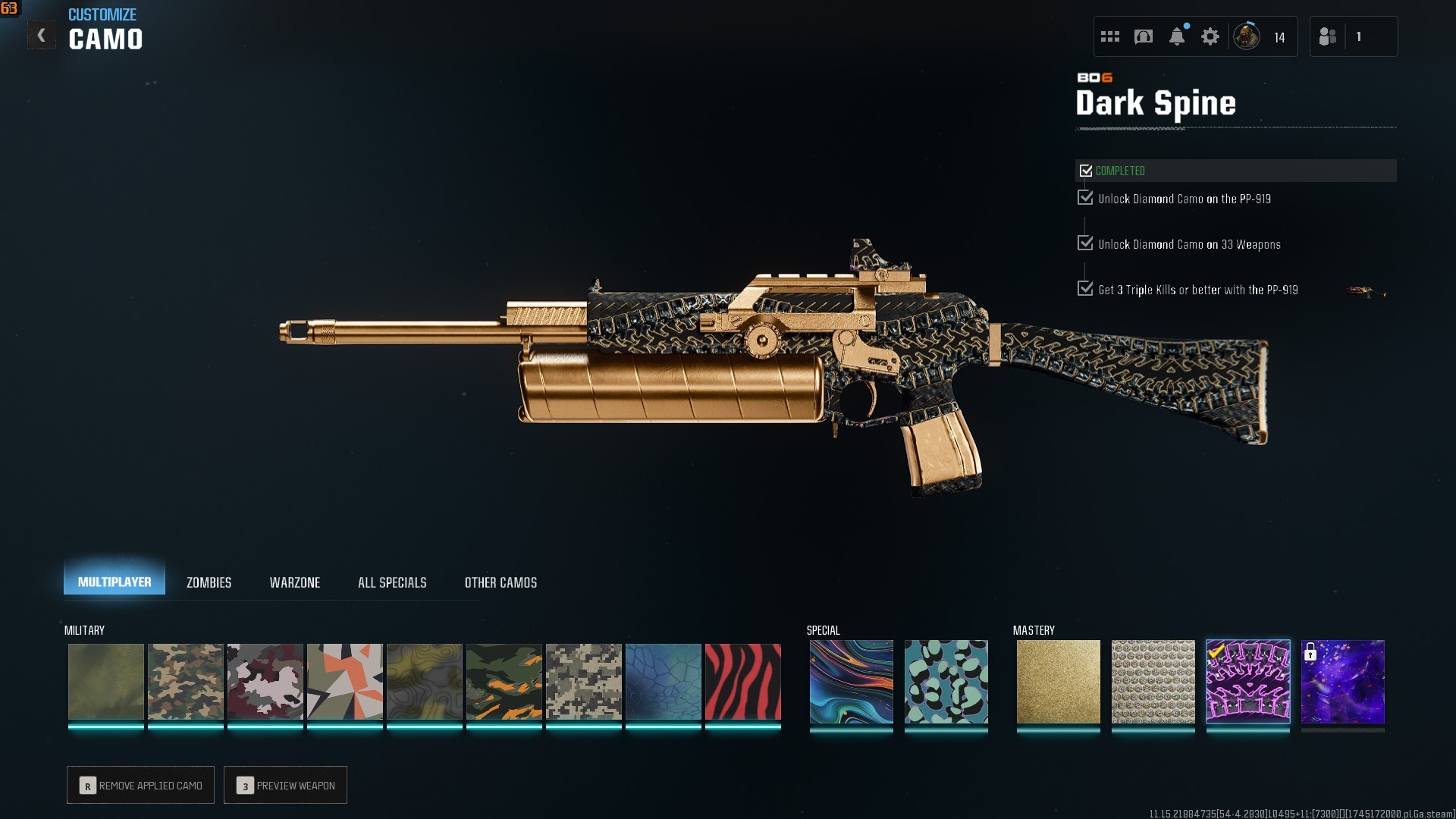Select the locked purple galaxy mastery camo
Viewport: 1456px width, 819px height.
pos(1342,682)
